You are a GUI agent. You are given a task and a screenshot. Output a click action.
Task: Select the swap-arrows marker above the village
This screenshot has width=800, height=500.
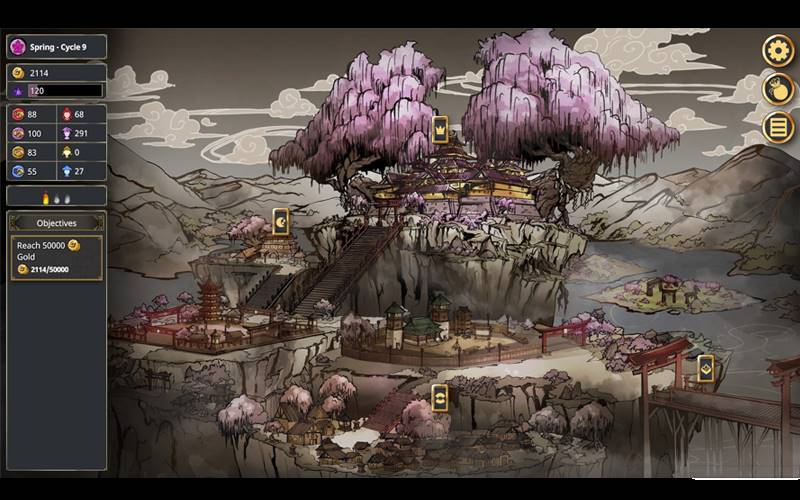coord(439,395)
